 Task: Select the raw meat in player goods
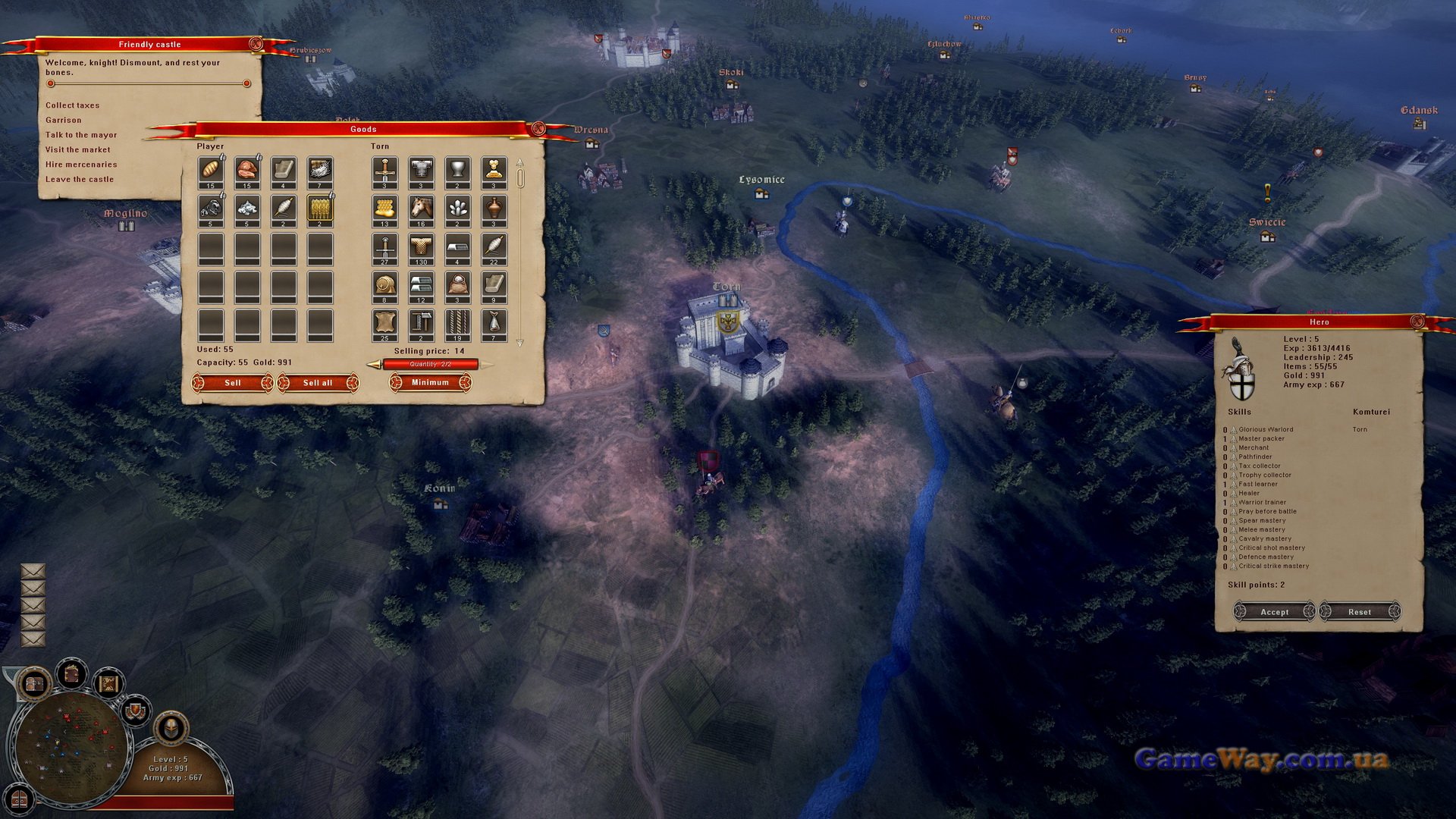247,170
